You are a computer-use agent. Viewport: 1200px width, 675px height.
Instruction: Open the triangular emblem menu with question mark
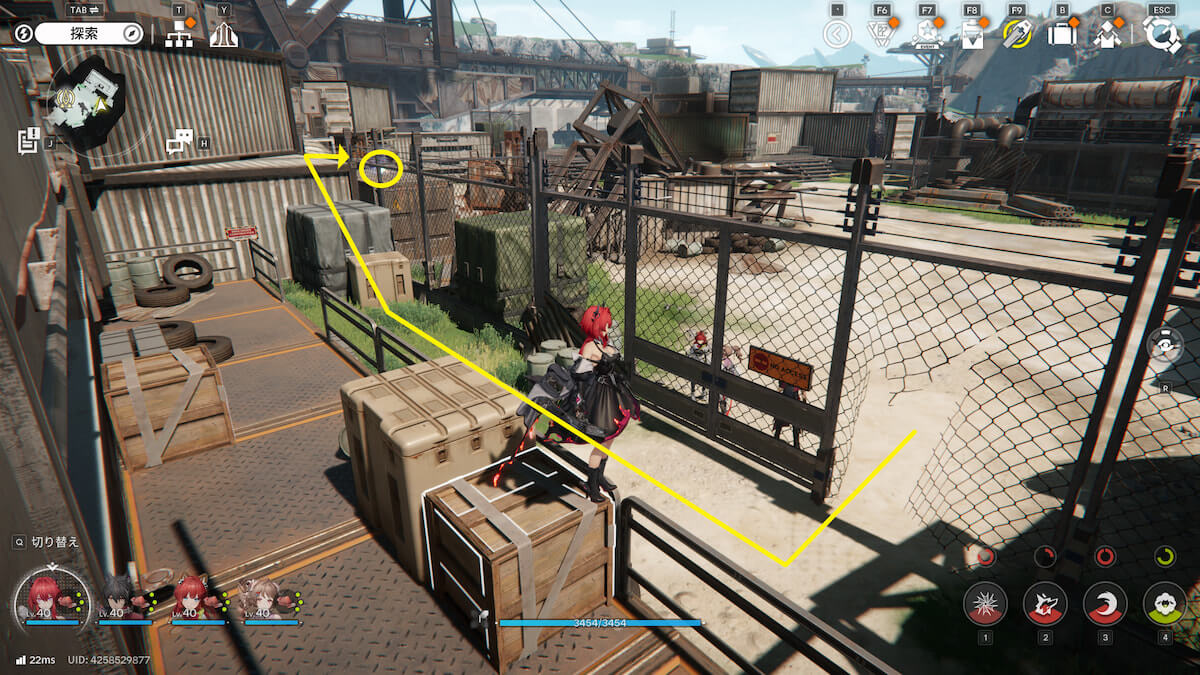(x=880, y=34)
